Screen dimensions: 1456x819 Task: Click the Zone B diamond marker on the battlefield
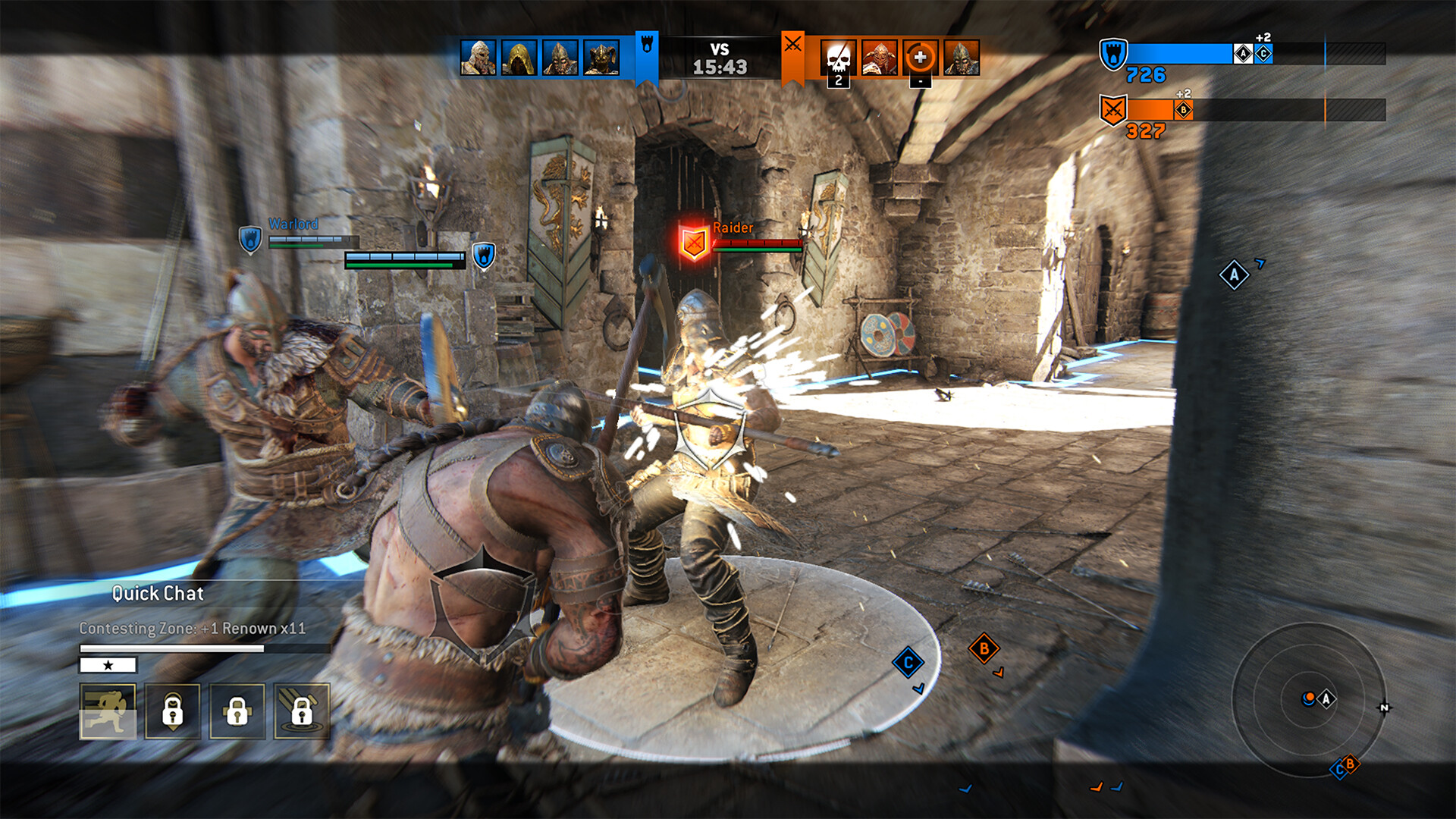[984, 648]
